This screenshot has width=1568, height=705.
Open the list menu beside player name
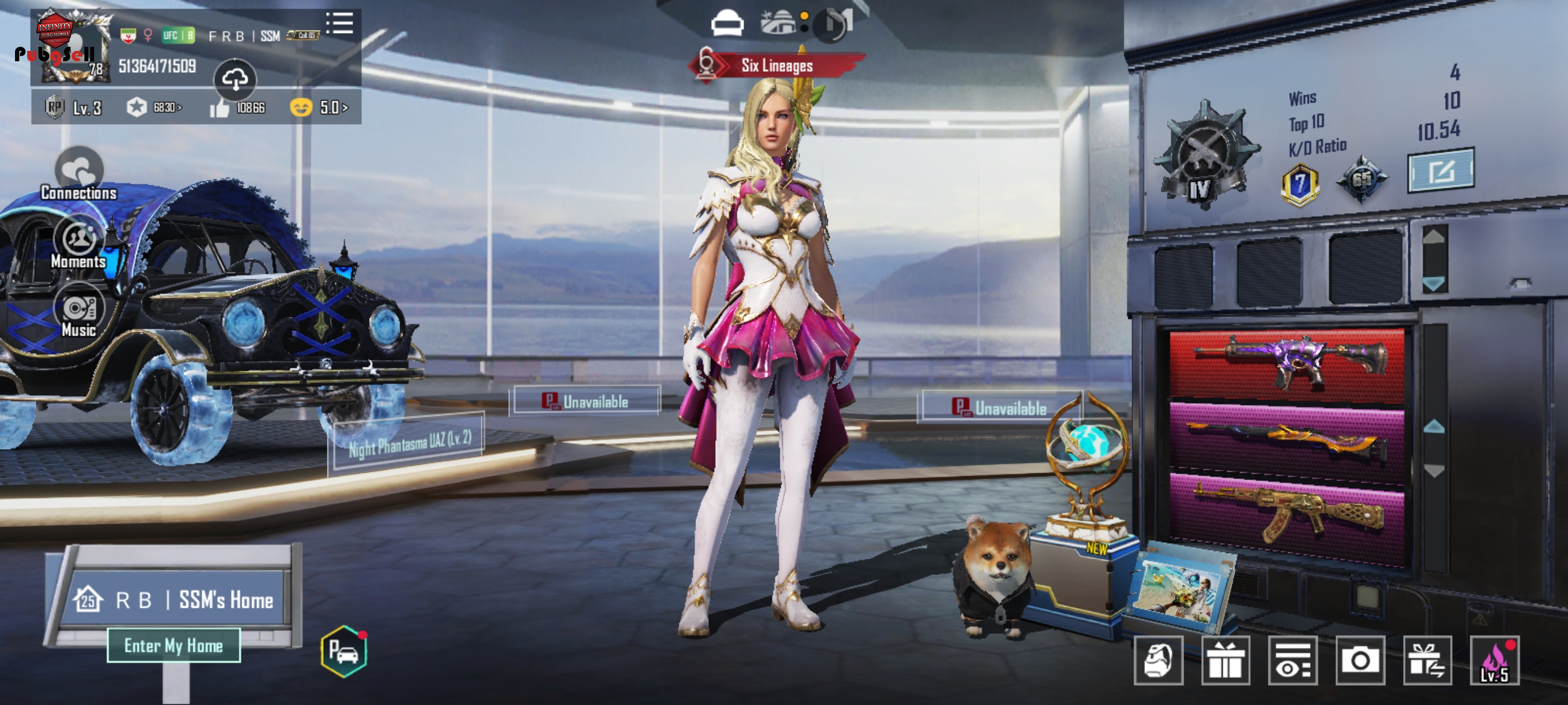[339, 24]
